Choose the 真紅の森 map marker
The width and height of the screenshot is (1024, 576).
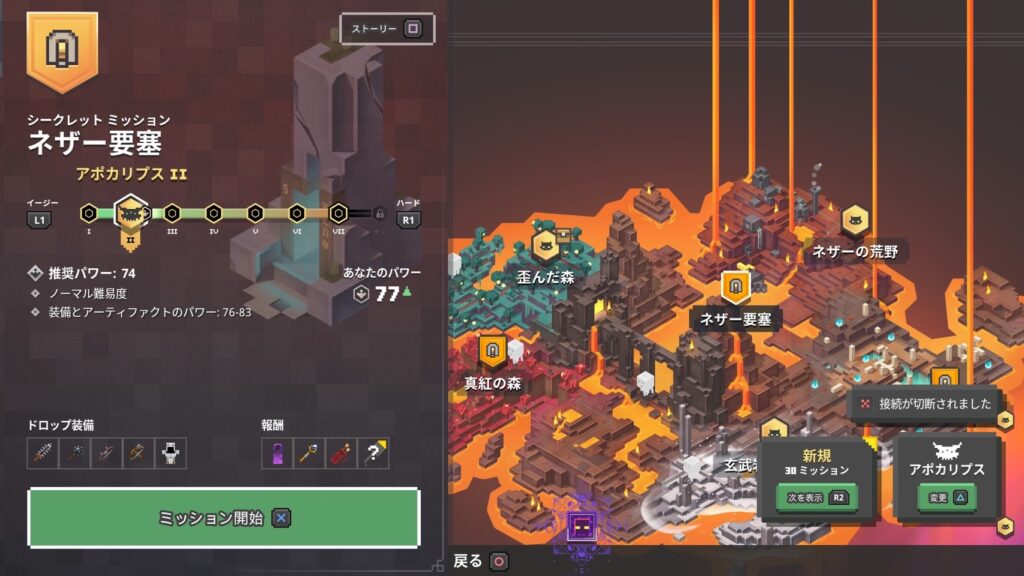492,351
